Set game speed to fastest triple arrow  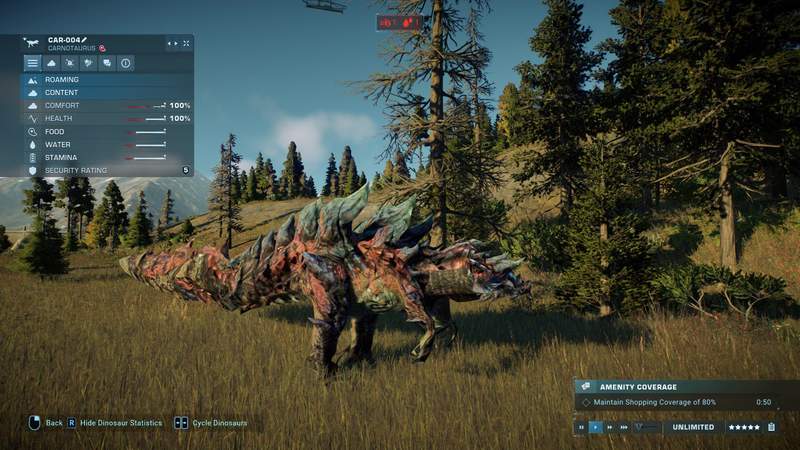pyautogui.click(x=623, y=427)
